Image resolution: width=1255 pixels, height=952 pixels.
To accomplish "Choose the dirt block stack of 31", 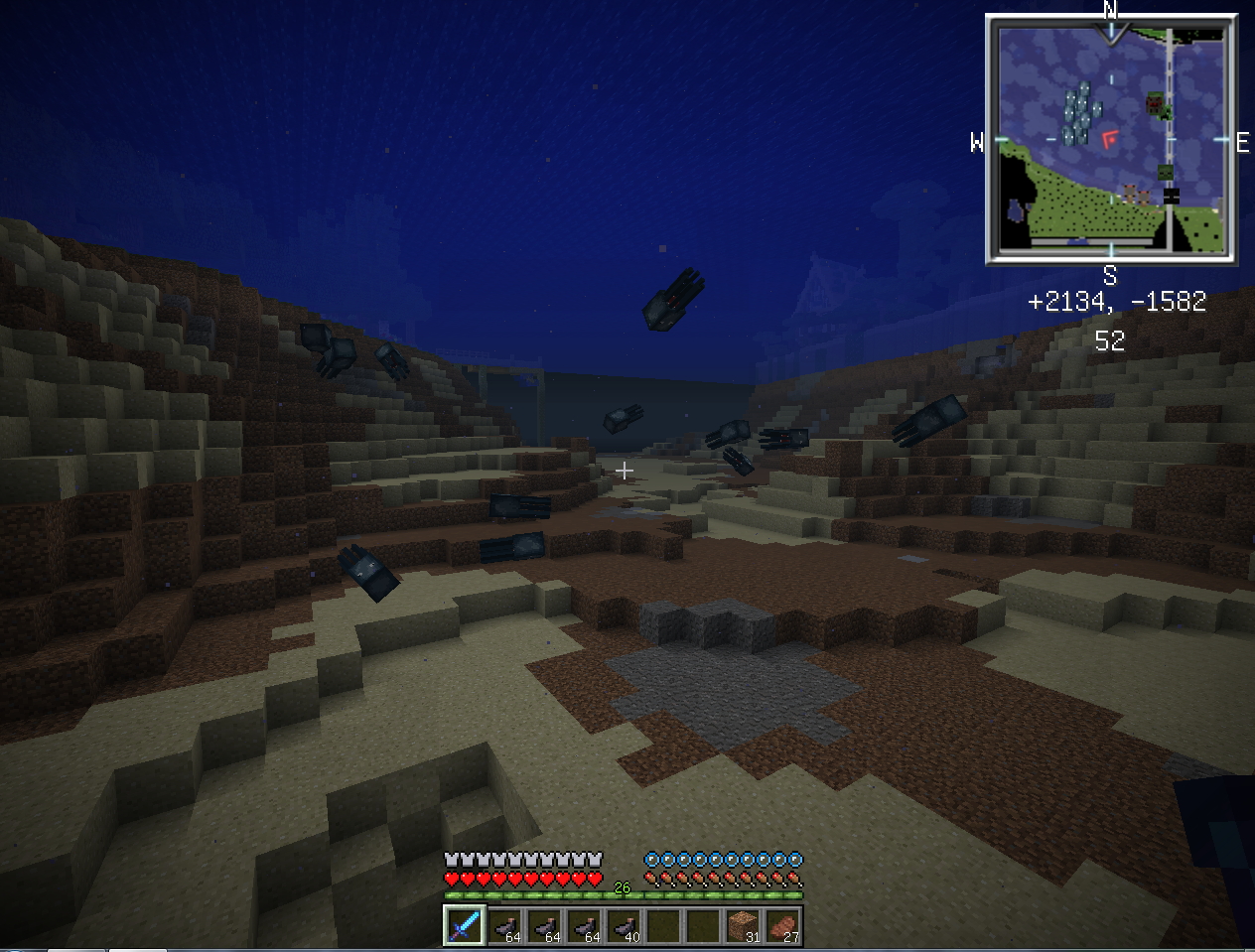I will (742, 925).
